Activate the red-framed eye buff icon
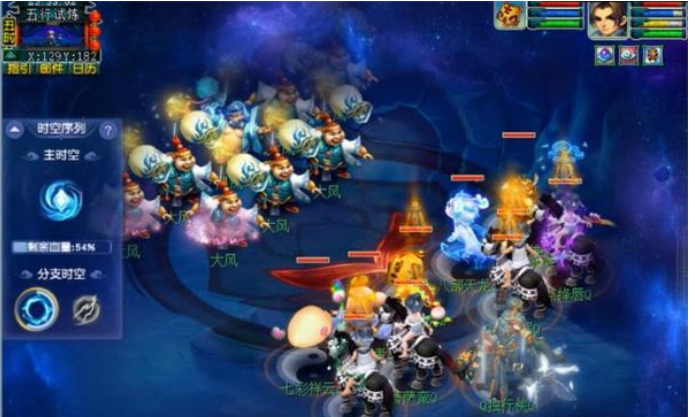Screen dimensions: 695x417 628,55
